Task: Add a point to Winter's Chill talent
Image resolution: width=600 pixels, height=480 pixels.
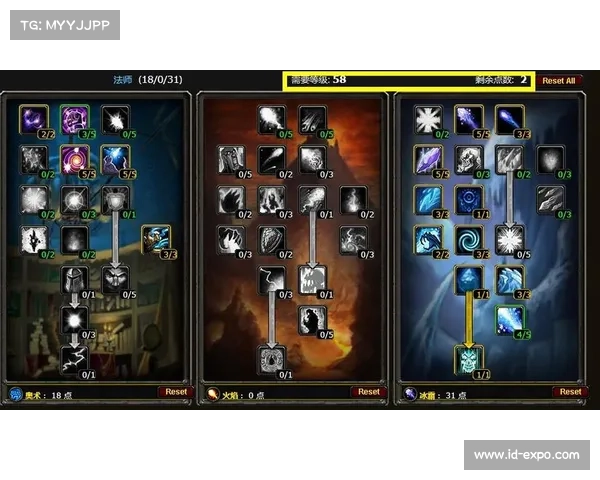Action: point(509,319)
